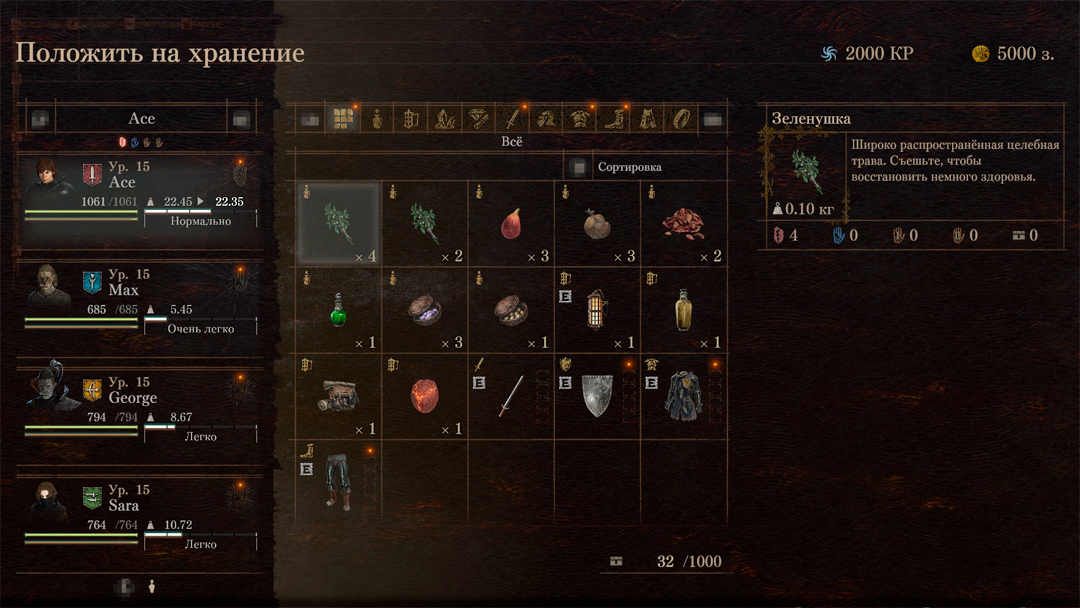Image resolution: width=1080 pixels, height=608 pixels.
Task: Select the Greenwarish stack of four
Action: (337, 224)
